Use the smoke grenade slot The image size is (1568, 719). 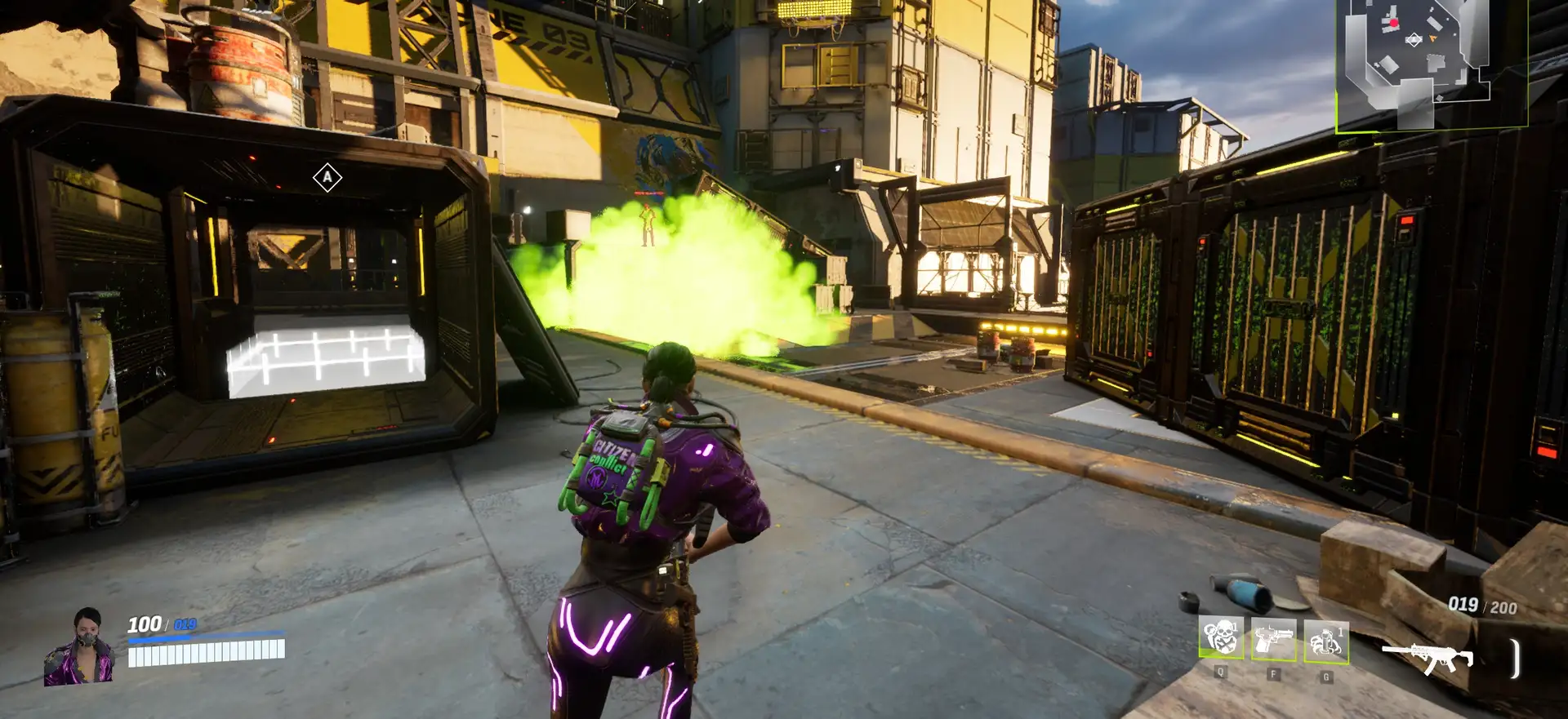click(1326, 641)
